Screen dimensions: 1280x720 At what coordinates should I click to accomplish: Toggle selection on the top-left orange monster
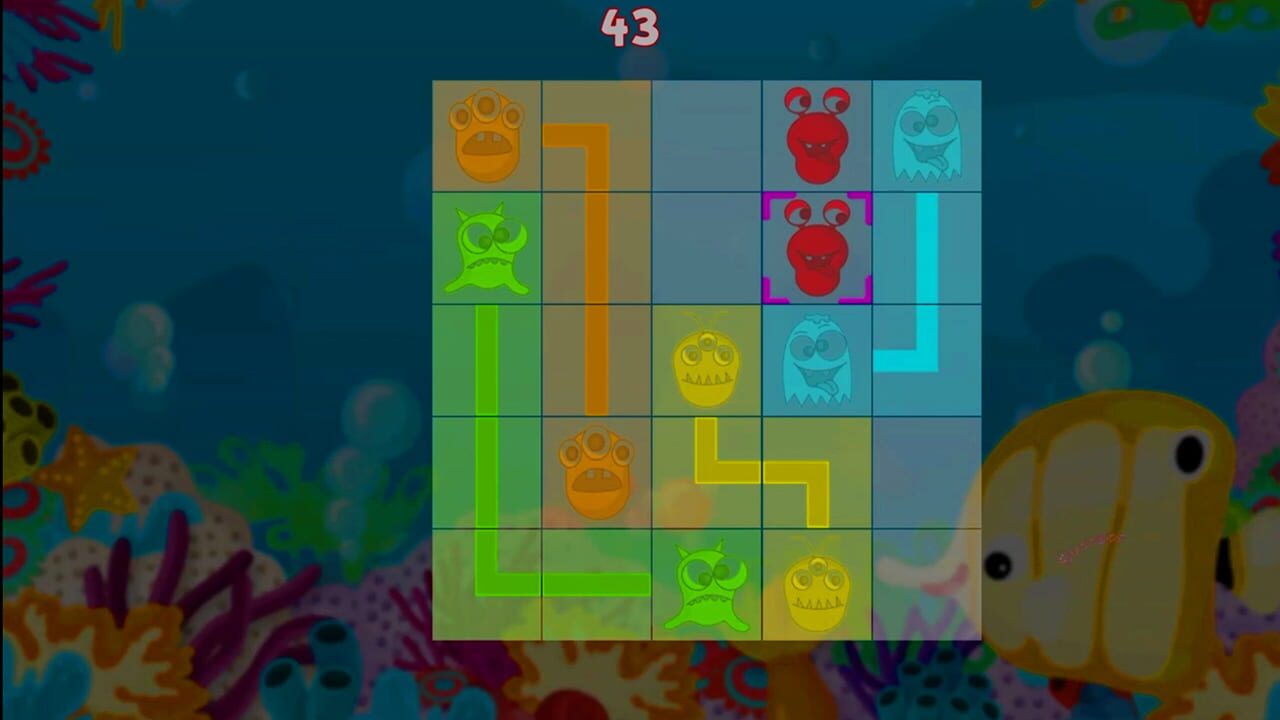tap(487, 134)
